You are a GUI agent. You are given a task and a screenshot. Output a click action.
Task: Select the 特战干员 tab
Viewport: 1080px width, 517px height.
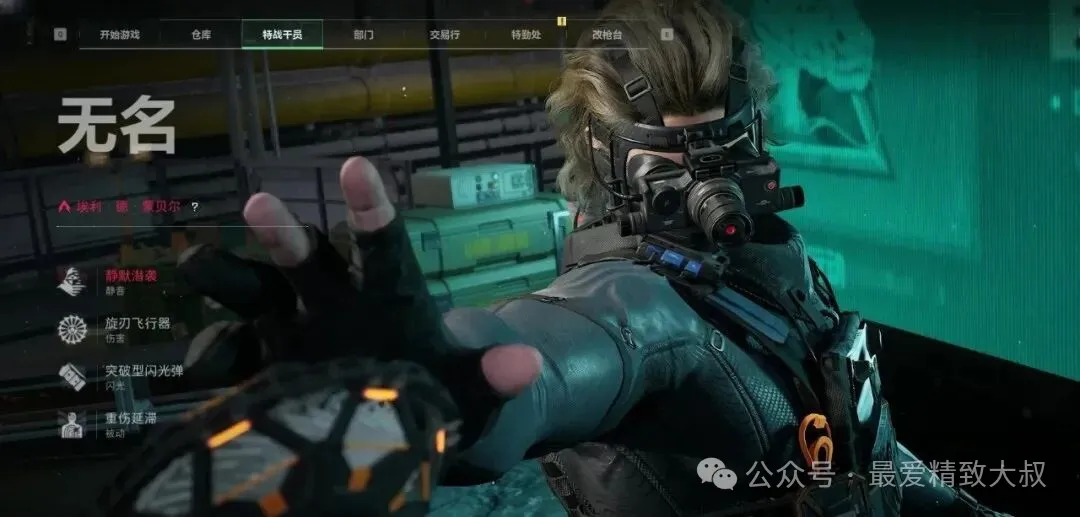coord(282,35)
